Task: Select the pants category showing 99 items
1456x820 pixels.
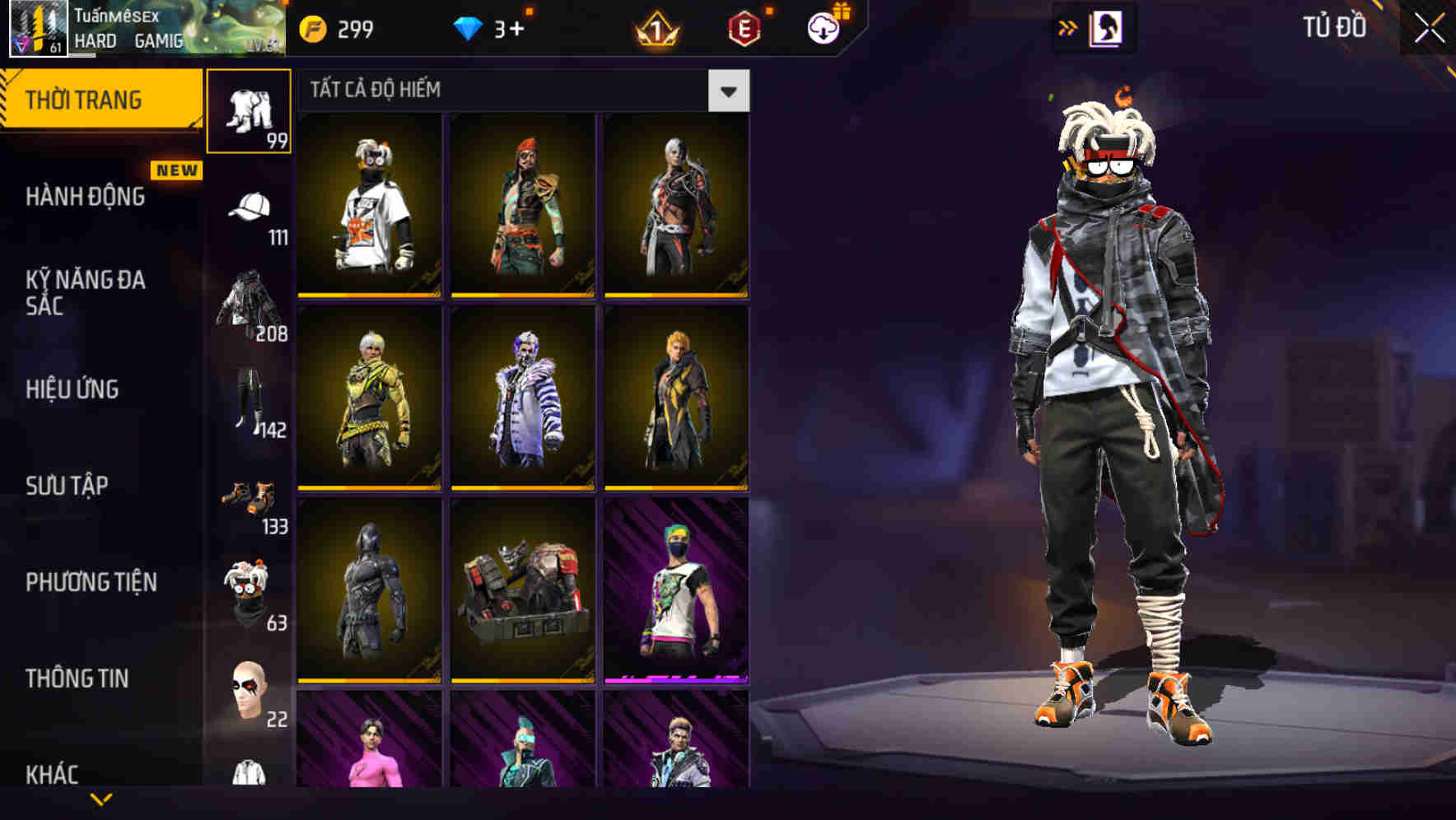Action: pos(250,111)
